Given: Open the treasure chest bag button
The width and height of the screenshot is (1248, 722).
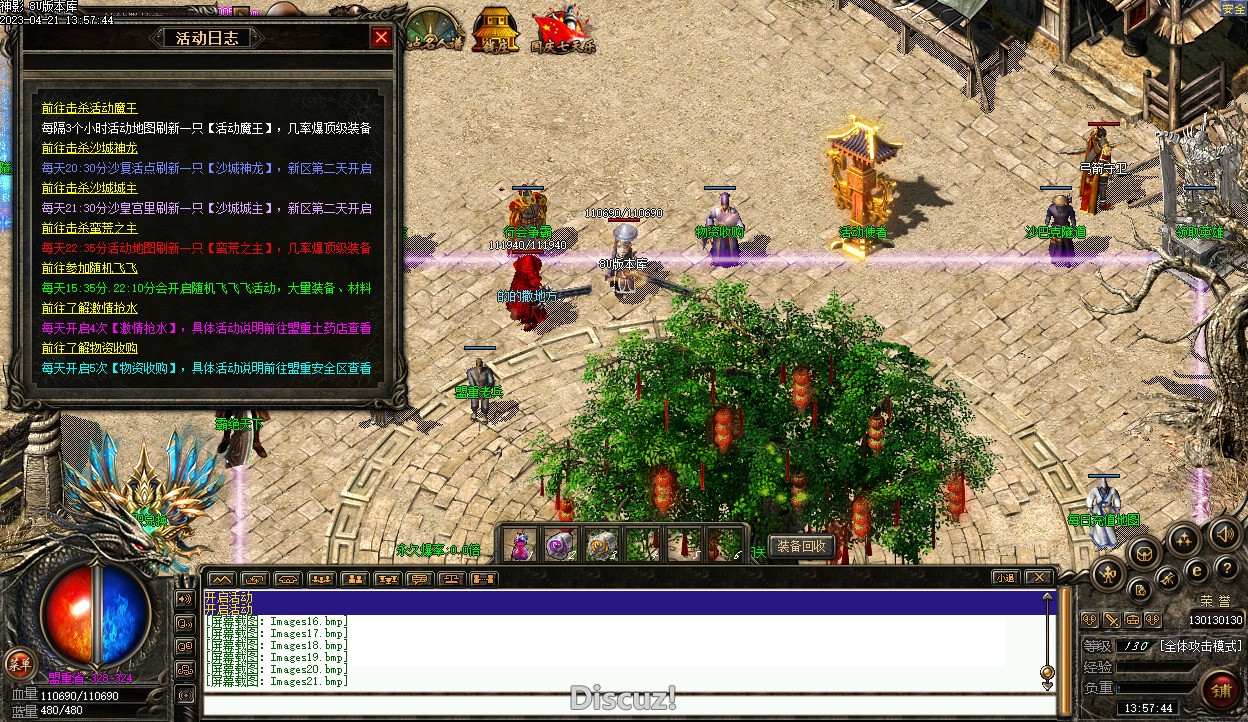Looking at the screenshot, I should (1143, 552).
